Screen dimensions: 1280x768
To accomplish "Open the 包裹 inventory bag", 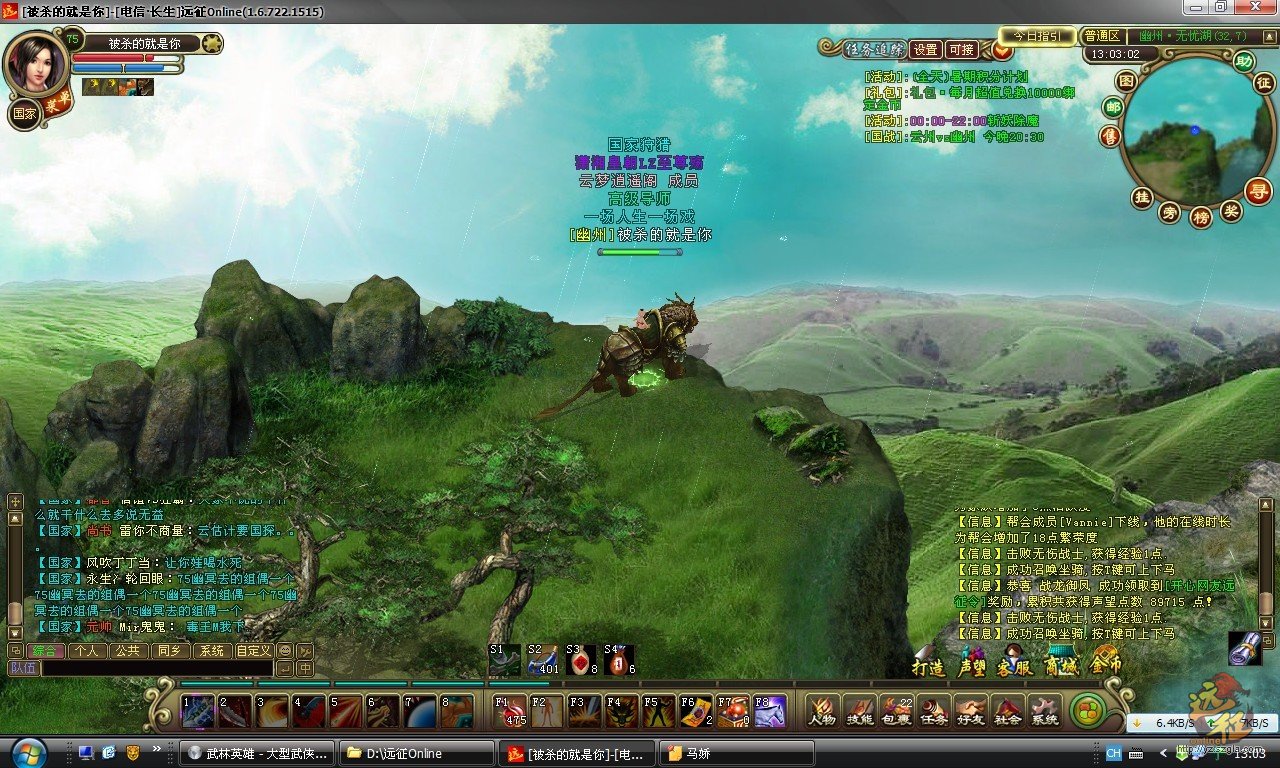I will [x=896, y=710].
